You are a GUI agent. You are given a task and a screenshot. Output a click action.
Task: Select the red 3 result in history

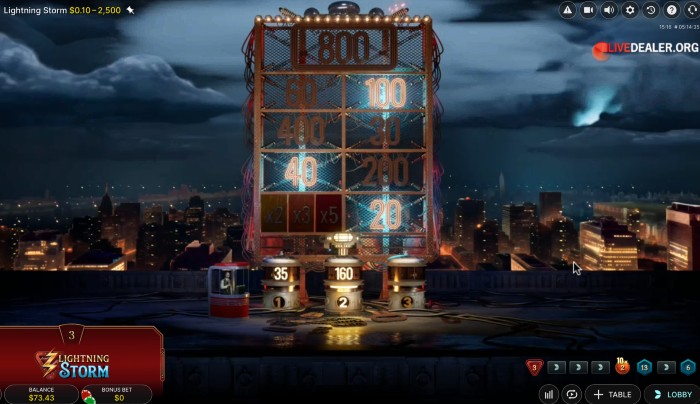pyautogui.click(x=535, y=368)
